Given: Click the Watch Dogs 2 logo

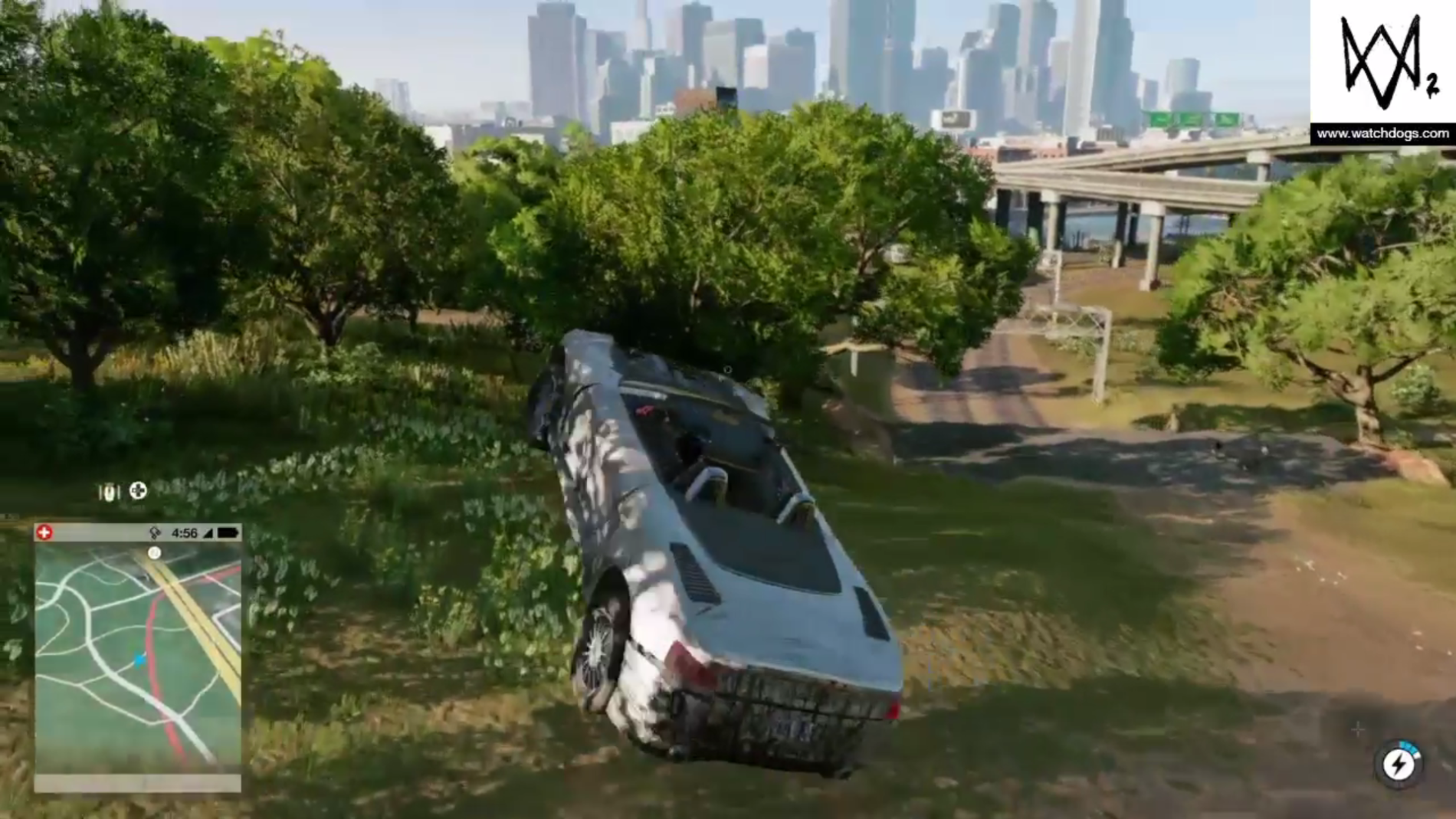Looking at the screenshot, I should click(x=1379, y=57).
